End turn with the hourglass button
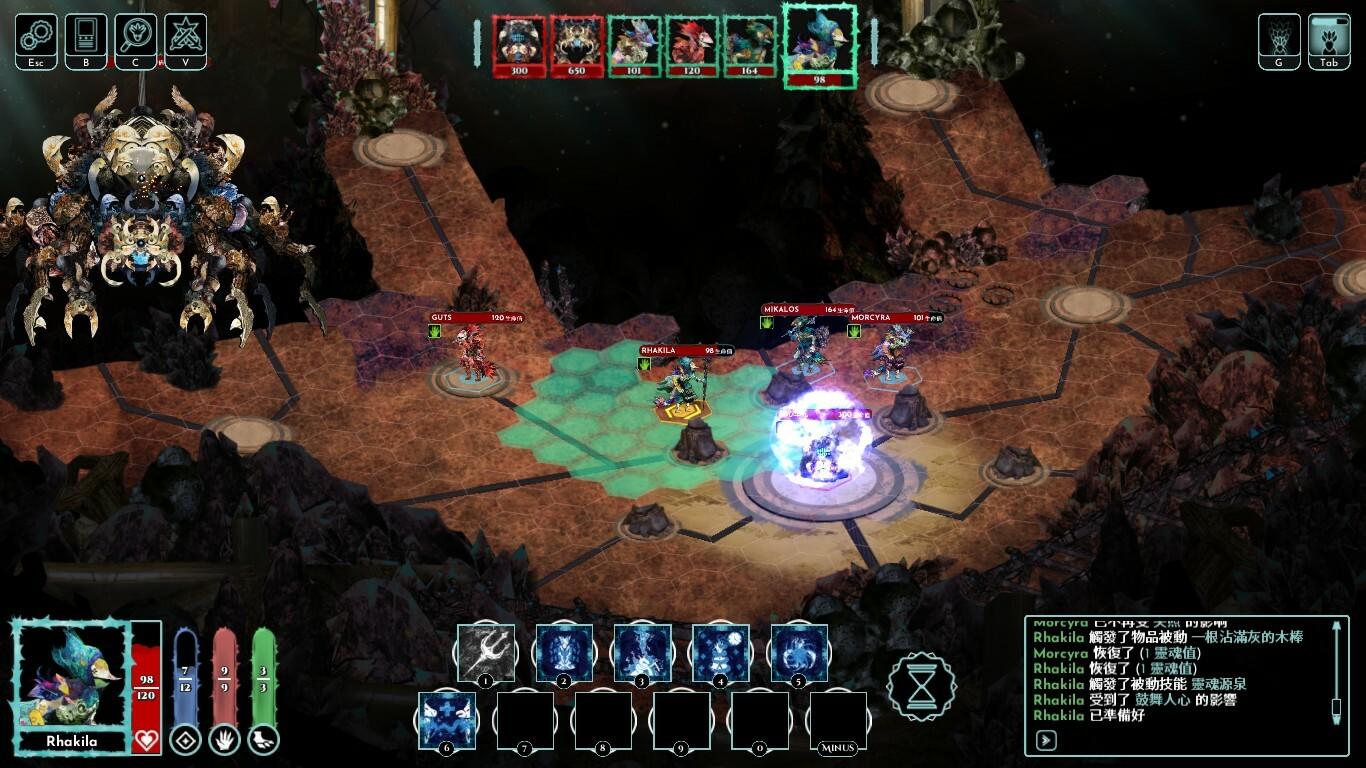The image size is (1366, 768). (921, 687)
